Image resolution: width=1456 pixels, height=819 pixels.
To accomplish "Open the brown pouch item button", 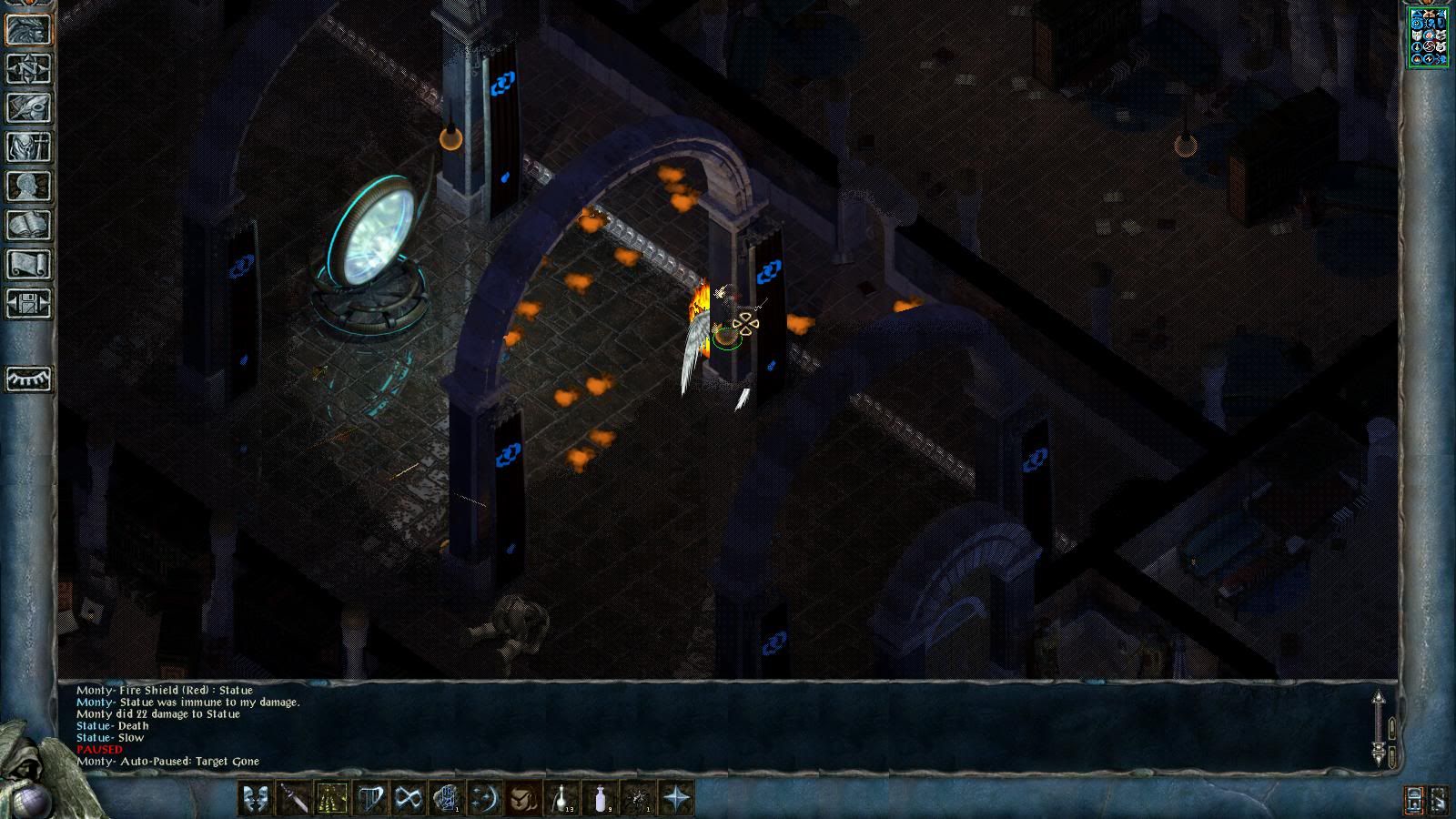I will coord(523,799).
